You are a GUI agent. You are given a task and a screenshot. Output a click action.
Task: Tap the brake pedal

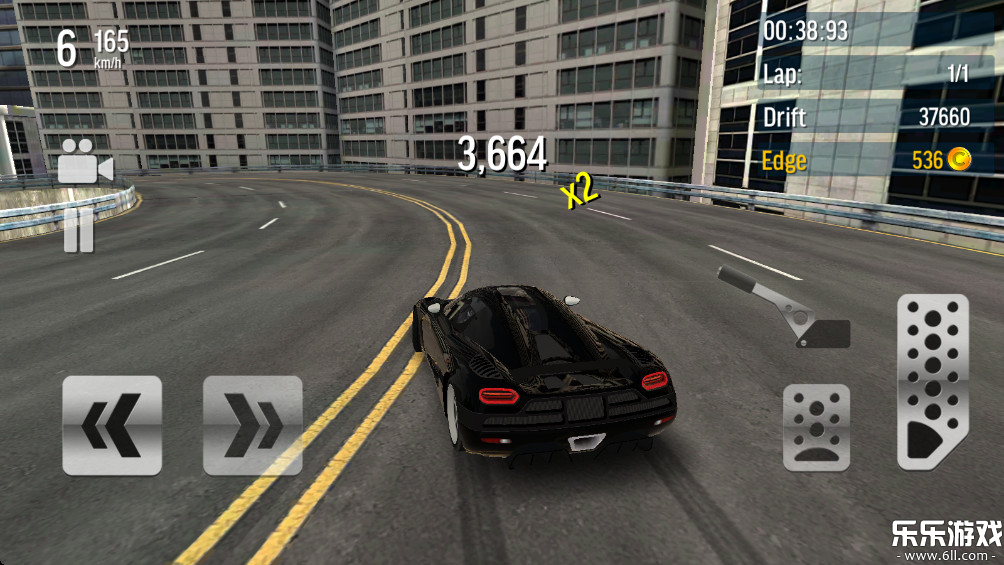(x=816, y=427)
